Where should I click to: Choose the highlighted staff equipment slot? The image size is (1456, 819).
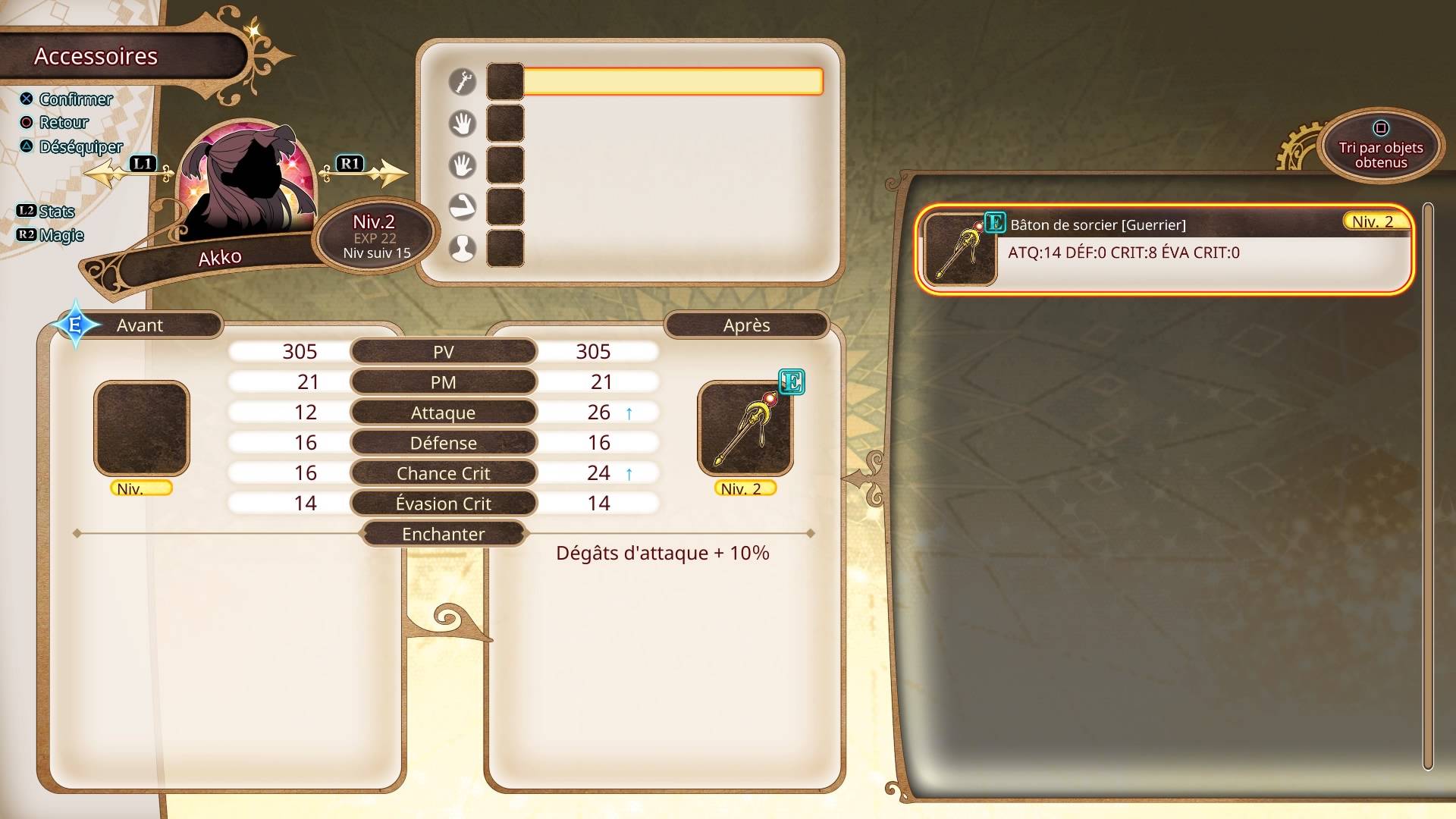click(673, 82)
